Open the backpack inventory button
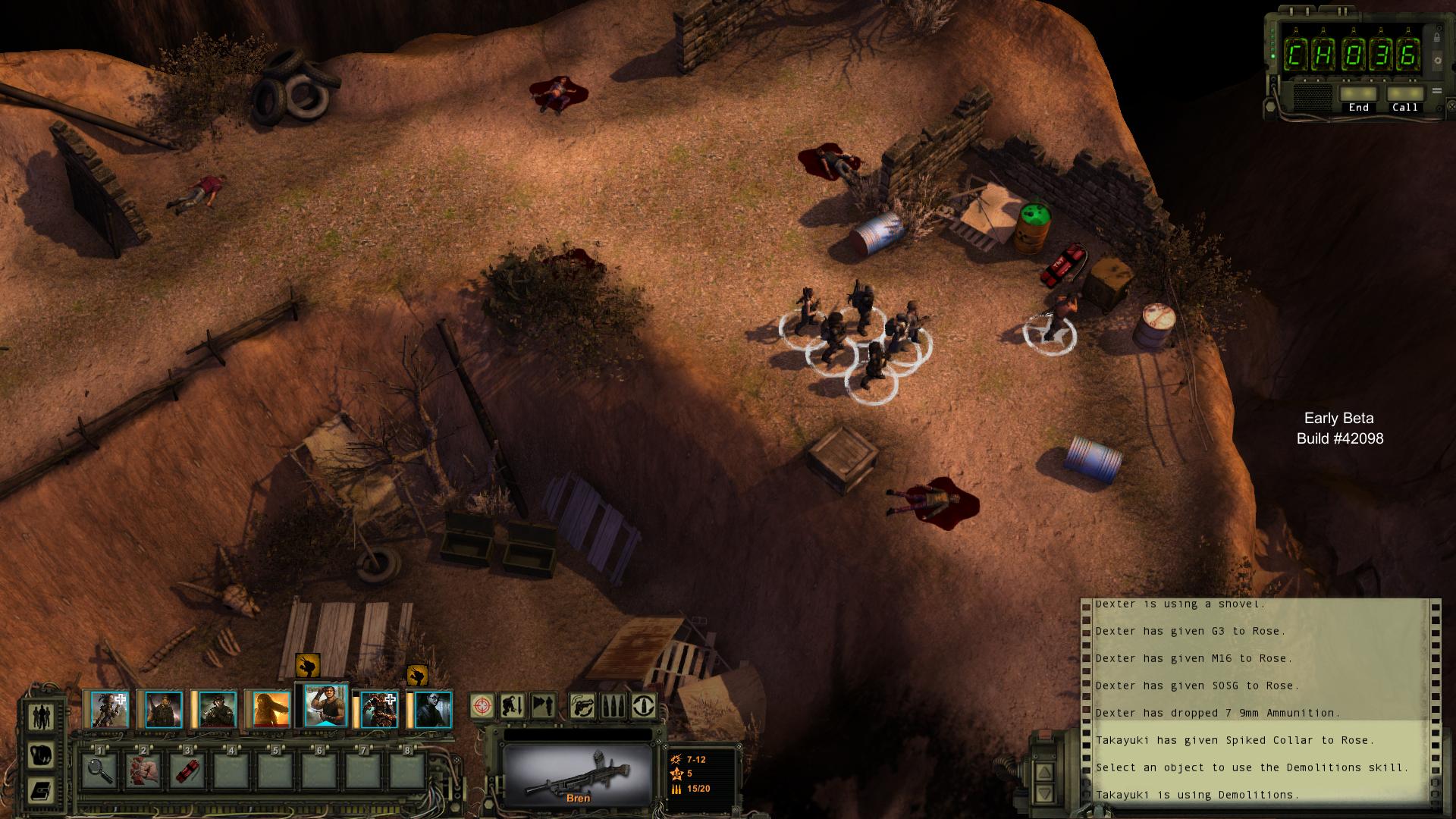The width and height of the screenshot is (1456, 819). [x=41, y=755]
